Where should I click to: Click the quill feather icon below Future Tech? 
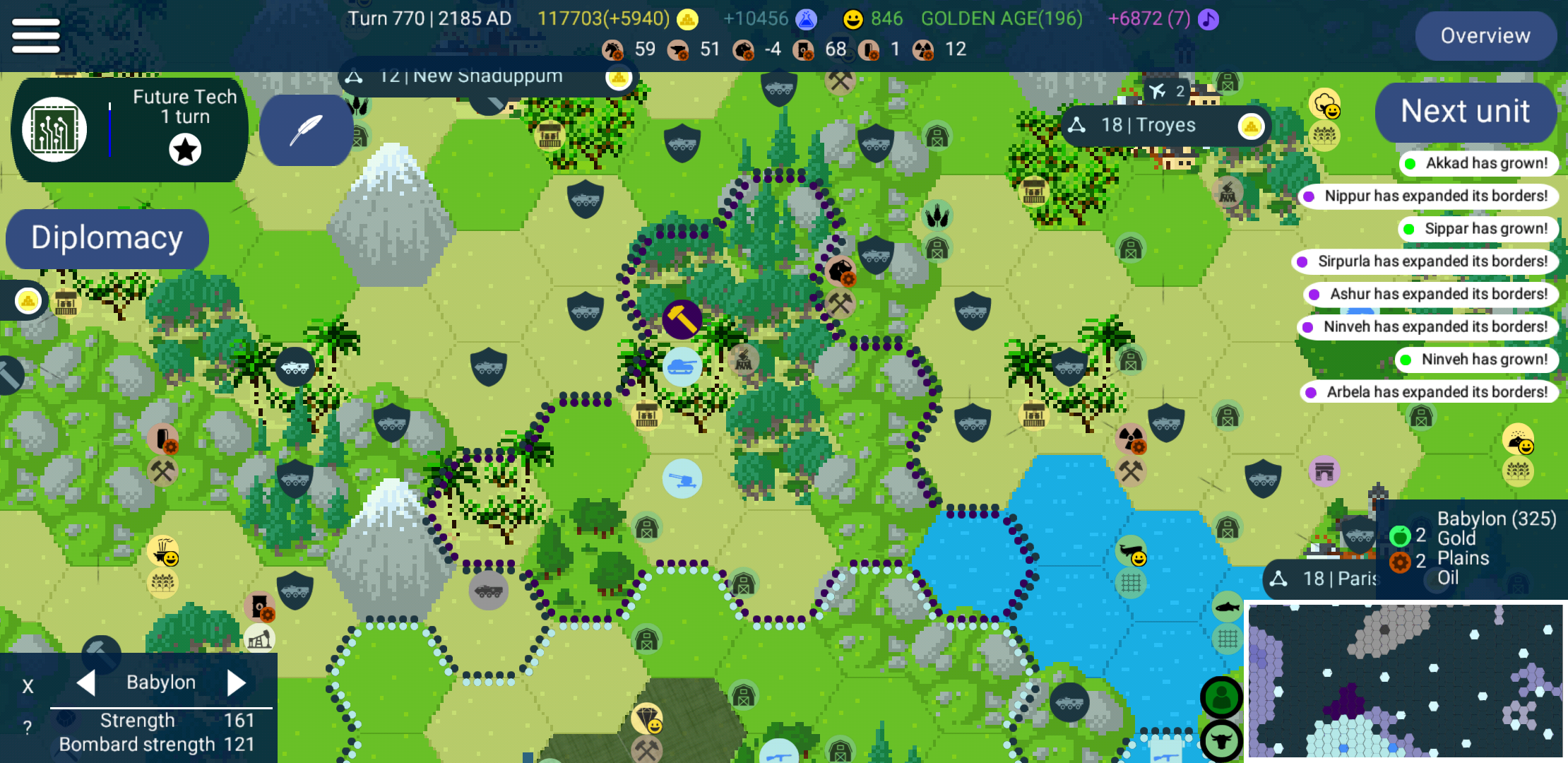tap(306, 130)
